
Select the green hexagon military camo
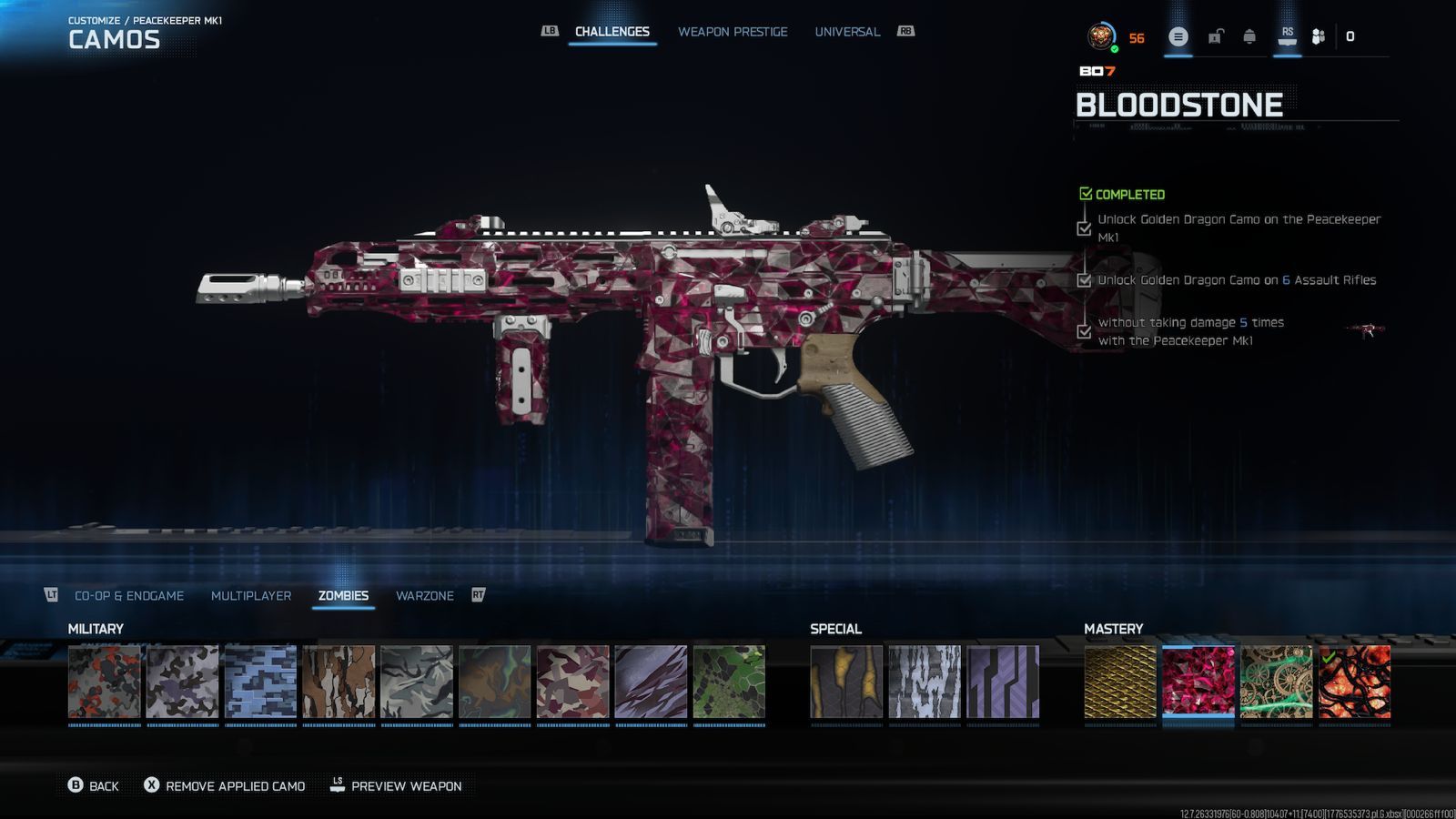pos(729,682)
